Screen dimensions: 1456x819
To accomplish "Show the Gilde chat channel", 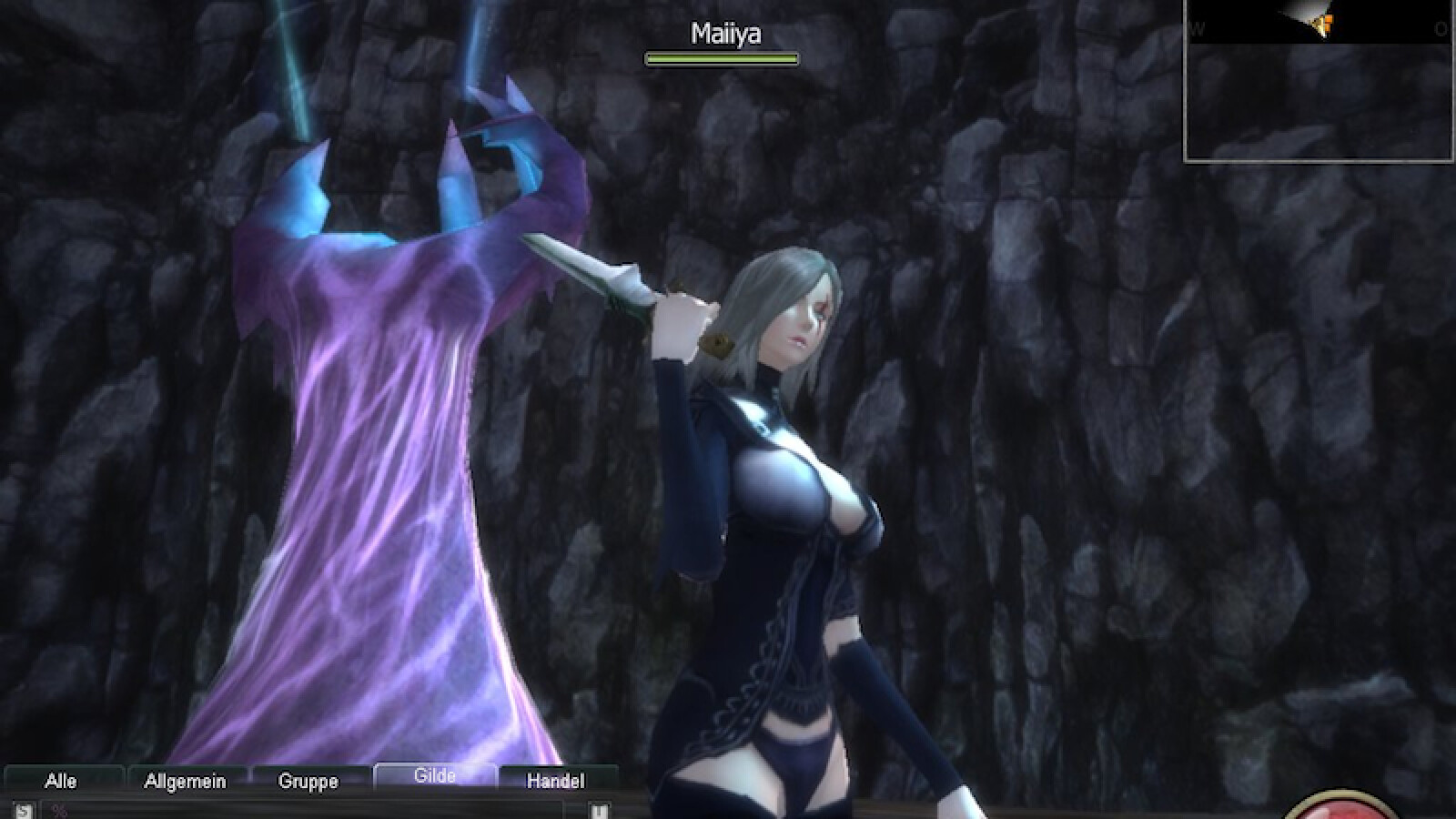I will tap(435, 776).
